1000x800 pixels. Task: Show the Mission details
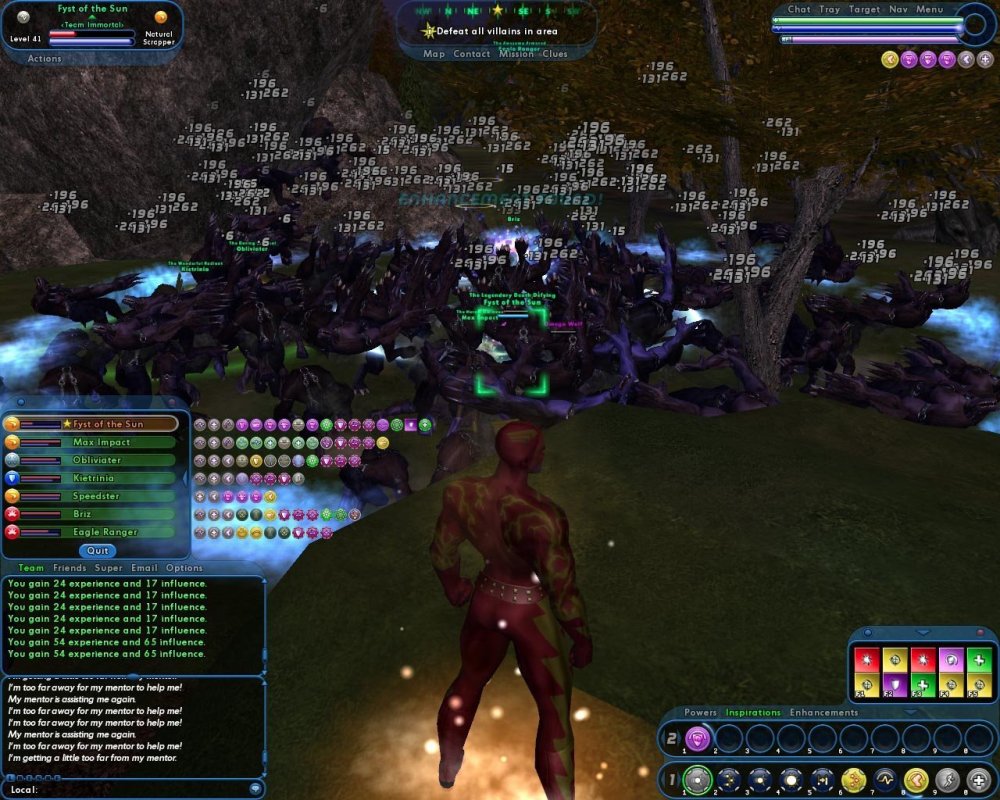click(x=516, y=54)
